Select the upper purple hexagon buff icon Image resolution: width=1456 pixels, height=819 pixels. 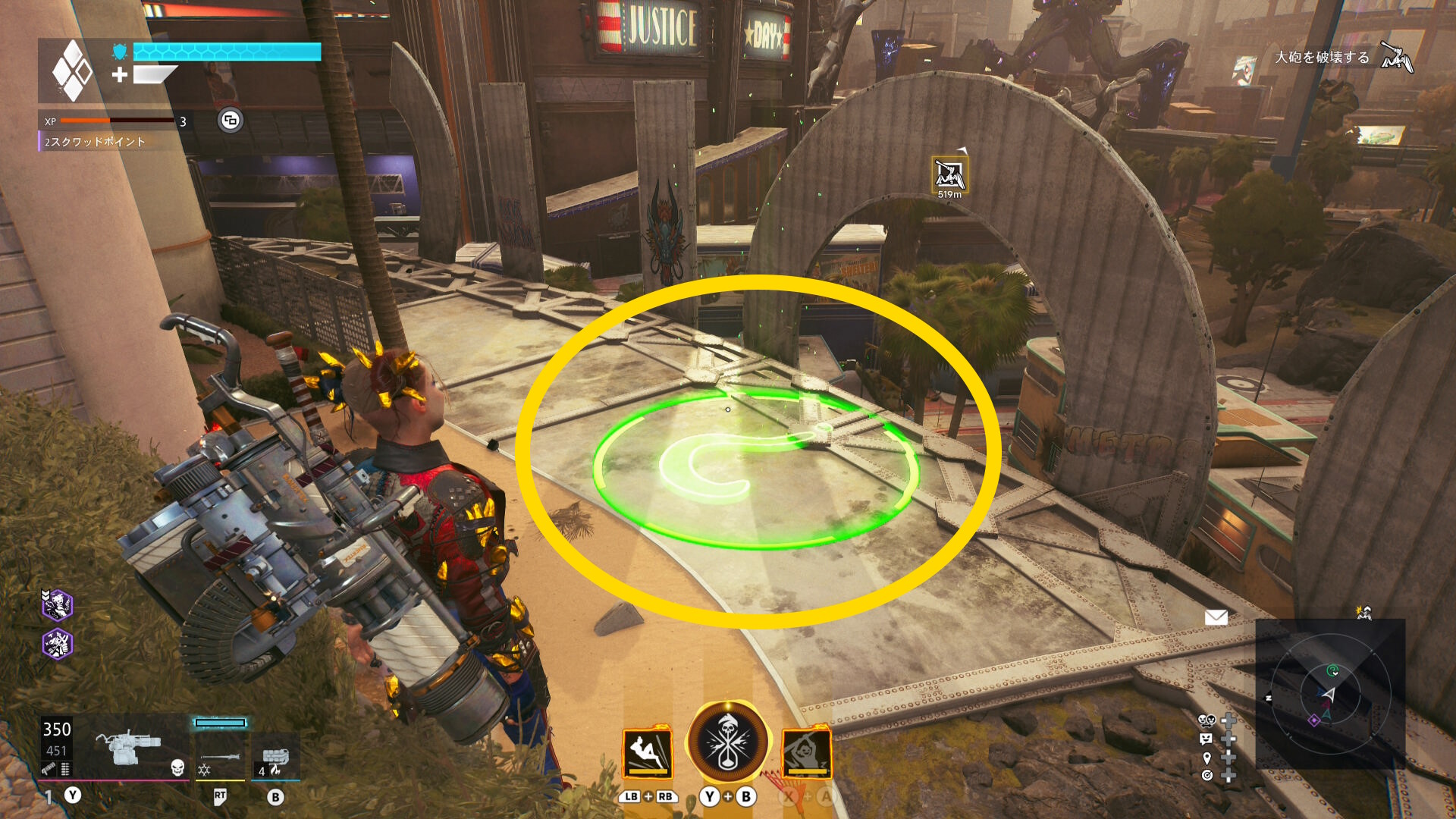[57, 604]
